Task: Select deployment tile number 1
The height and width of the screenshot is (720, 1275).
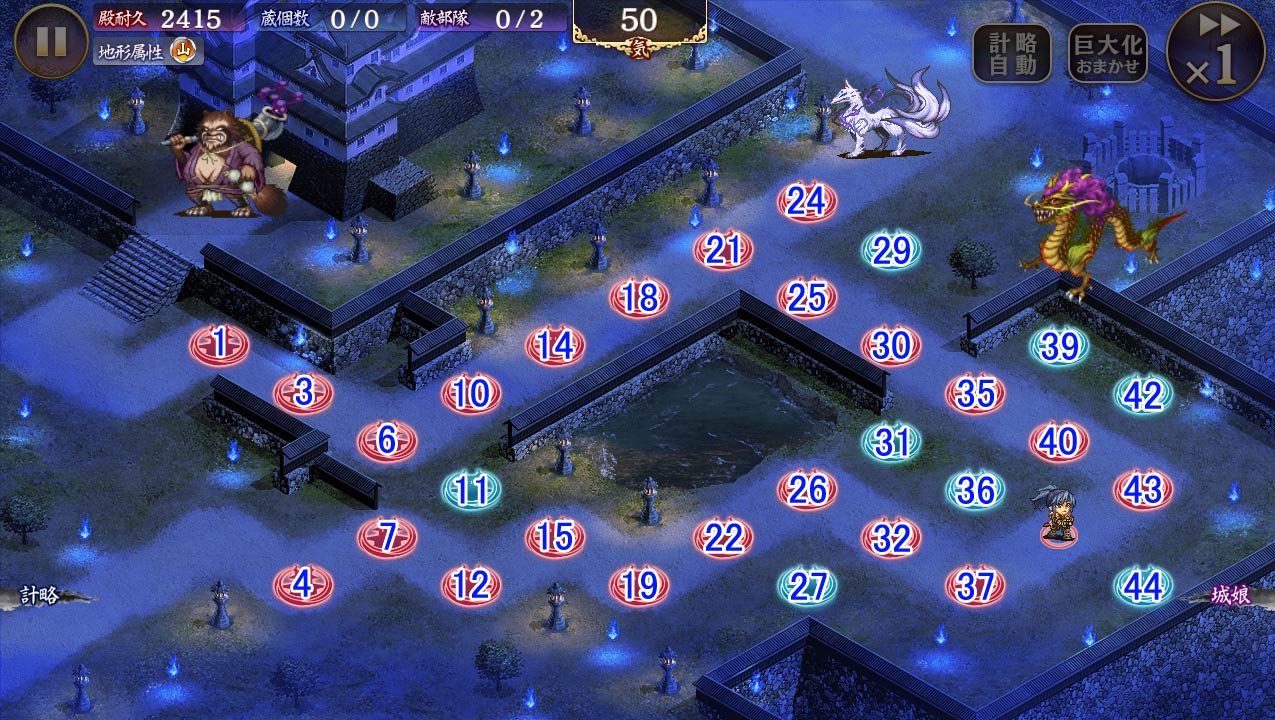Action: 219,345
